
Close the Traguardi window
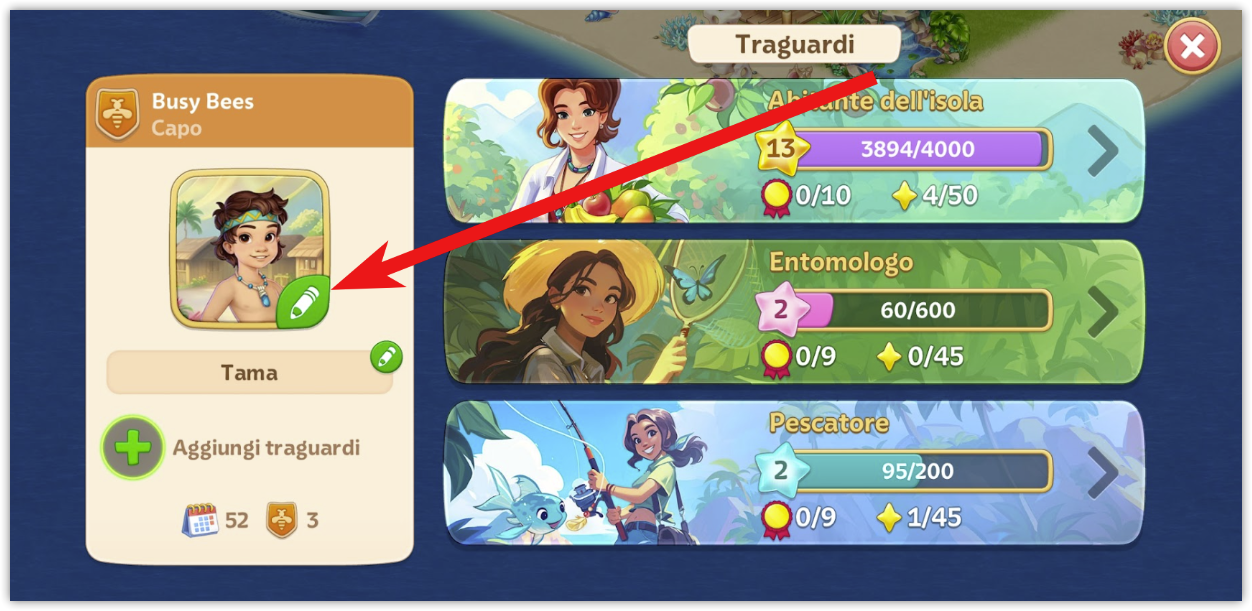pyautogui.click(x=1192, y=46)
